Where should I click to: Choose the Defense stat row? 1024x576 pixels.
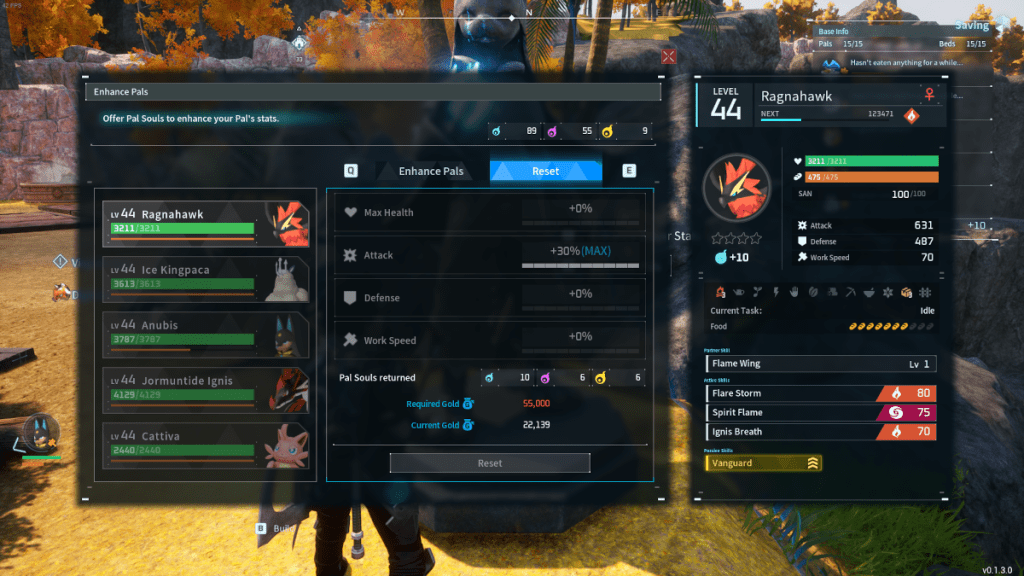click(x=488, y=298)
